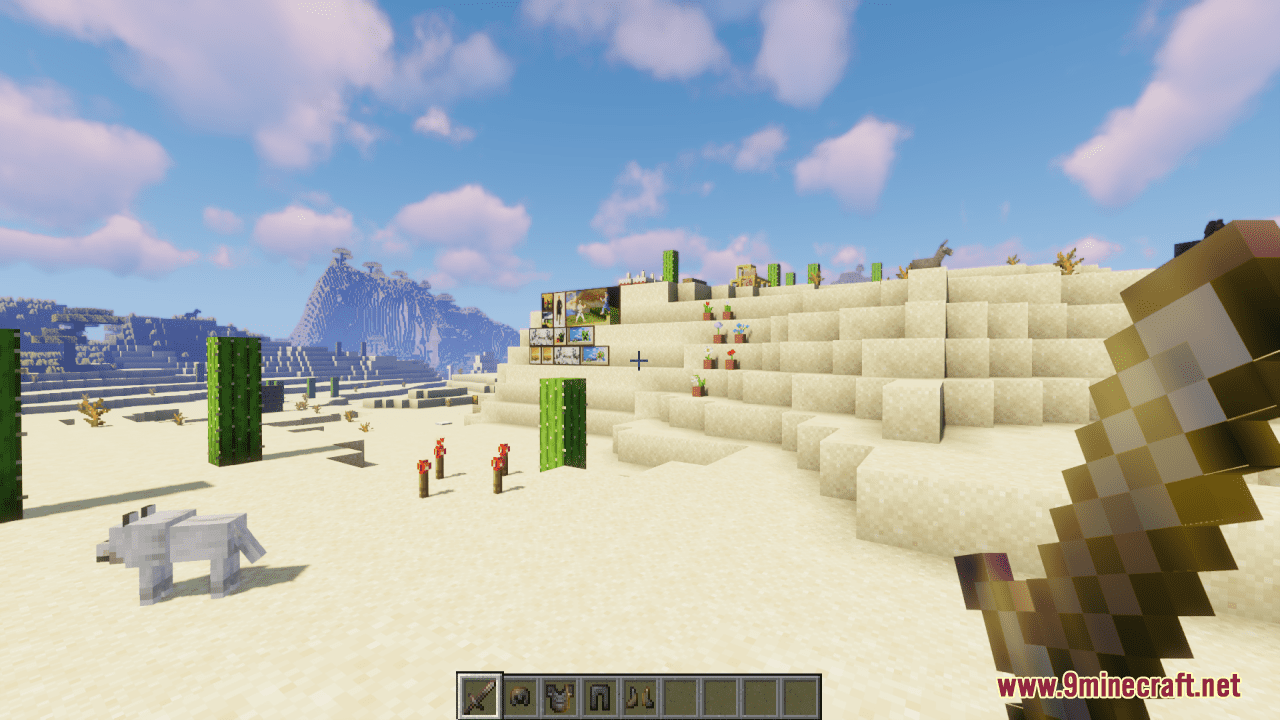Image resolution: width=1280 pixels, height=720 pixels.
Task: Click the crosshair at screen center
Action: 639,360
